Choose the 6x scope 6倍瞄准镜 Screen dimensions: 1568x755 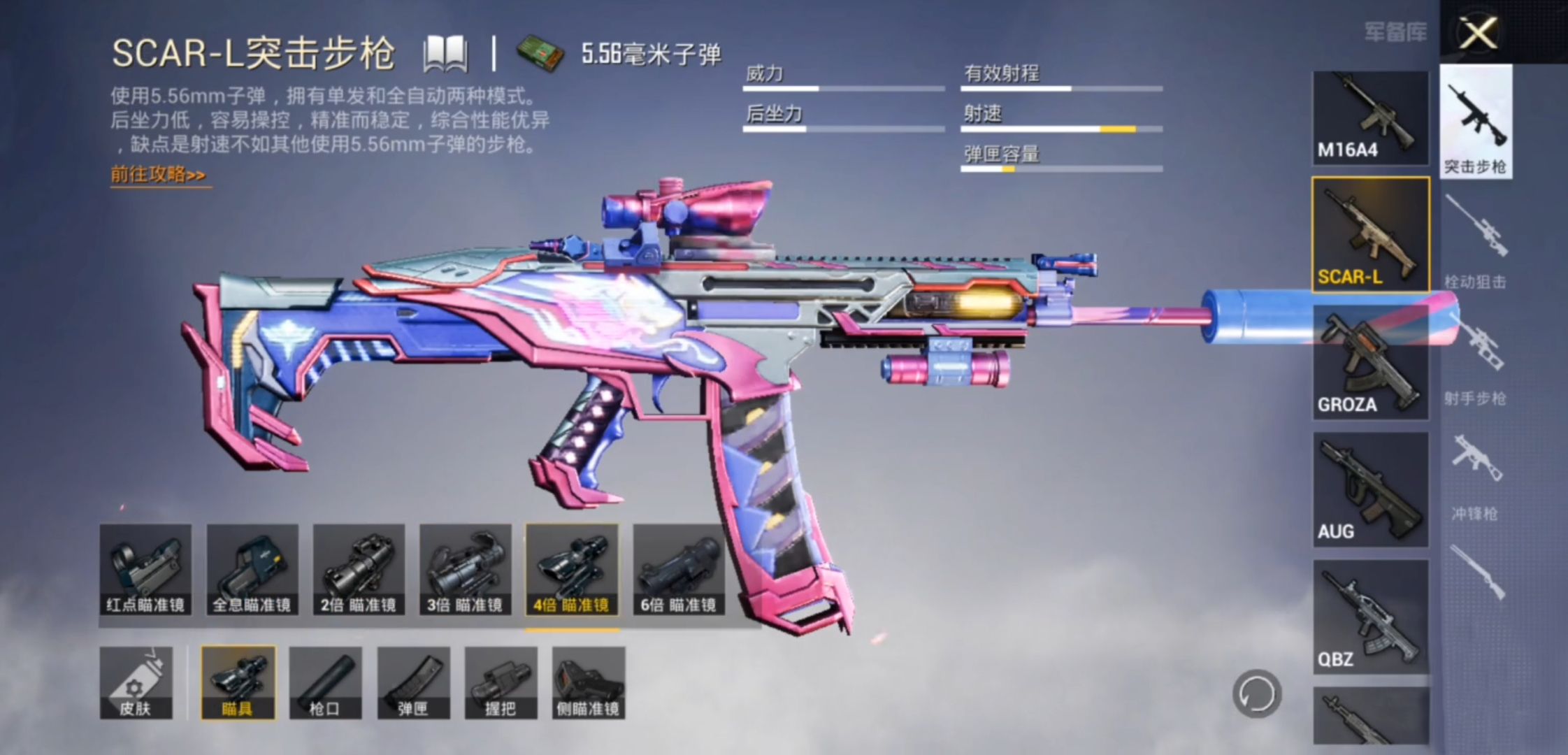678,570
